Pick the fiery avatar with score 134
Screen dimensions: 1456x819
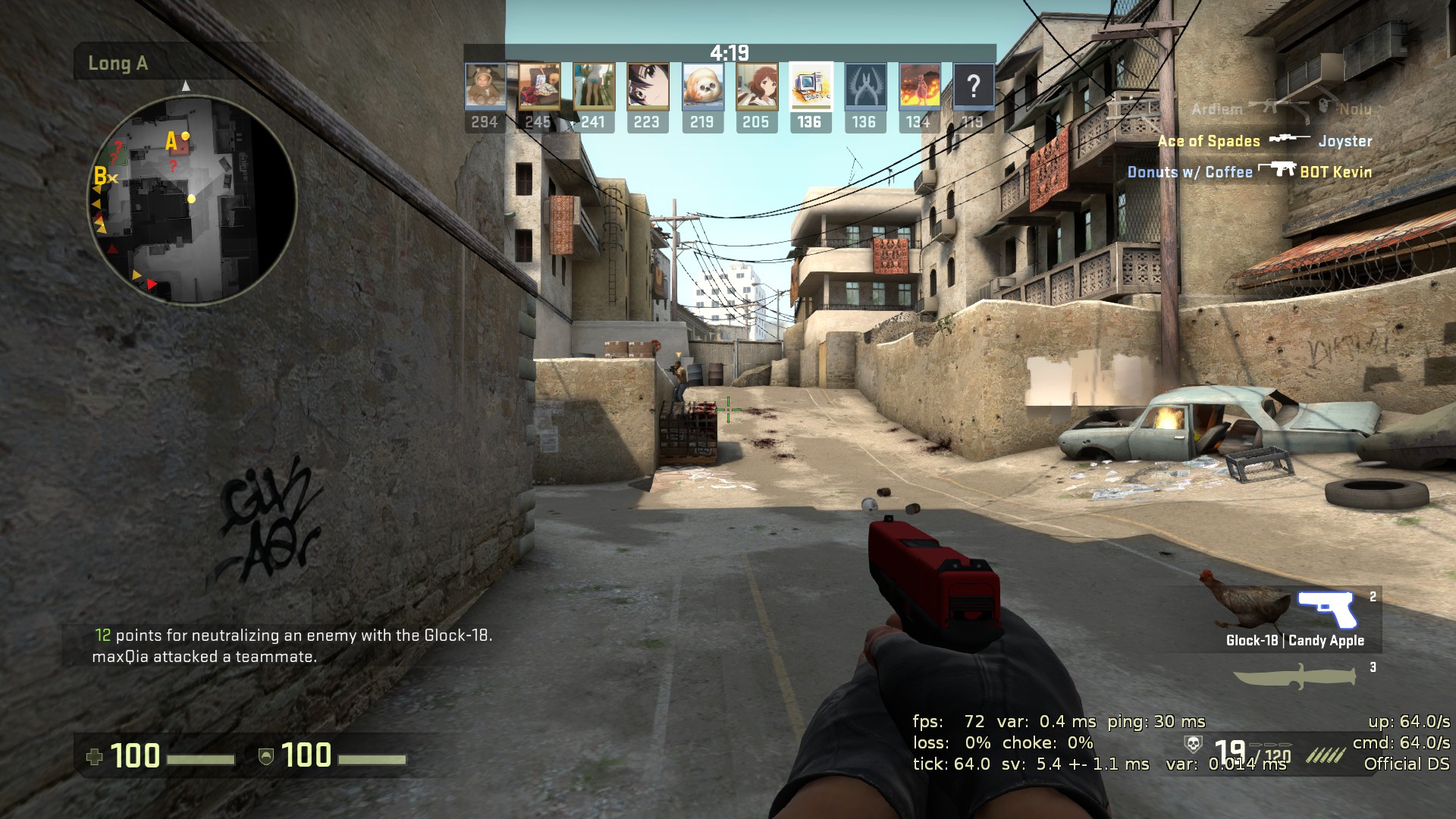[919, 86]
